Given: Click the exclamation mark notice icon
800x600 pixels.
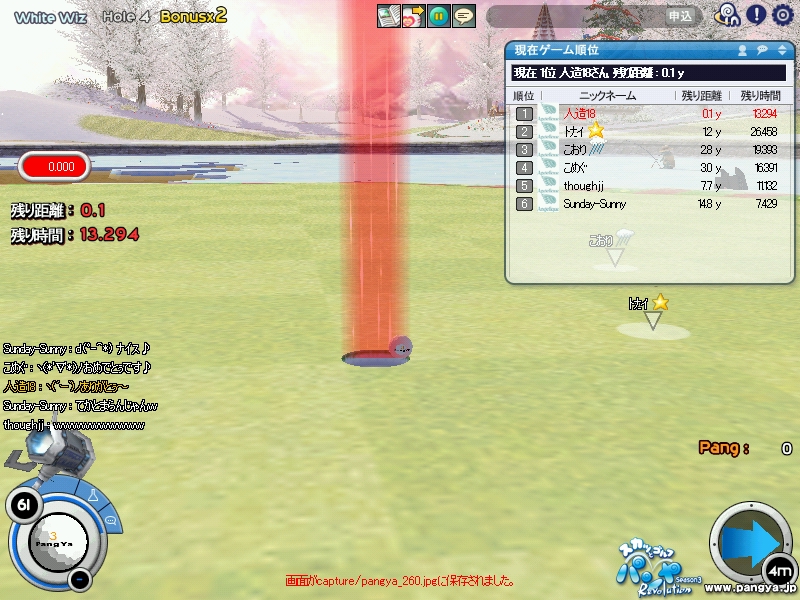Looking at the screenshot, I should pyautogui.click(x=756, y=15).
